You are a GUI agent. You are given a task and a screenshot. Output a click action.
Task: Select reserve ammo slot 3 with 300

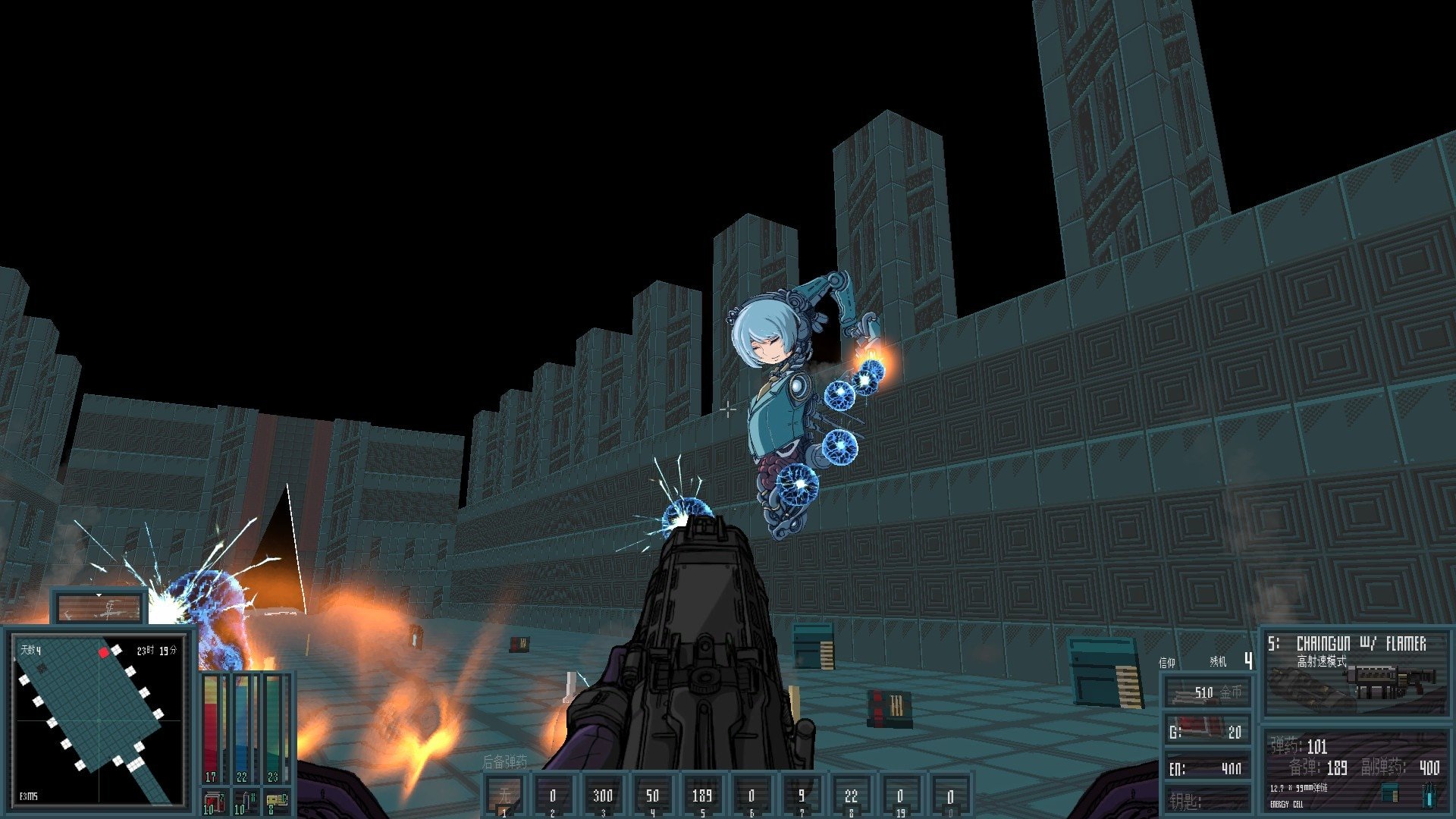(603, 796)
